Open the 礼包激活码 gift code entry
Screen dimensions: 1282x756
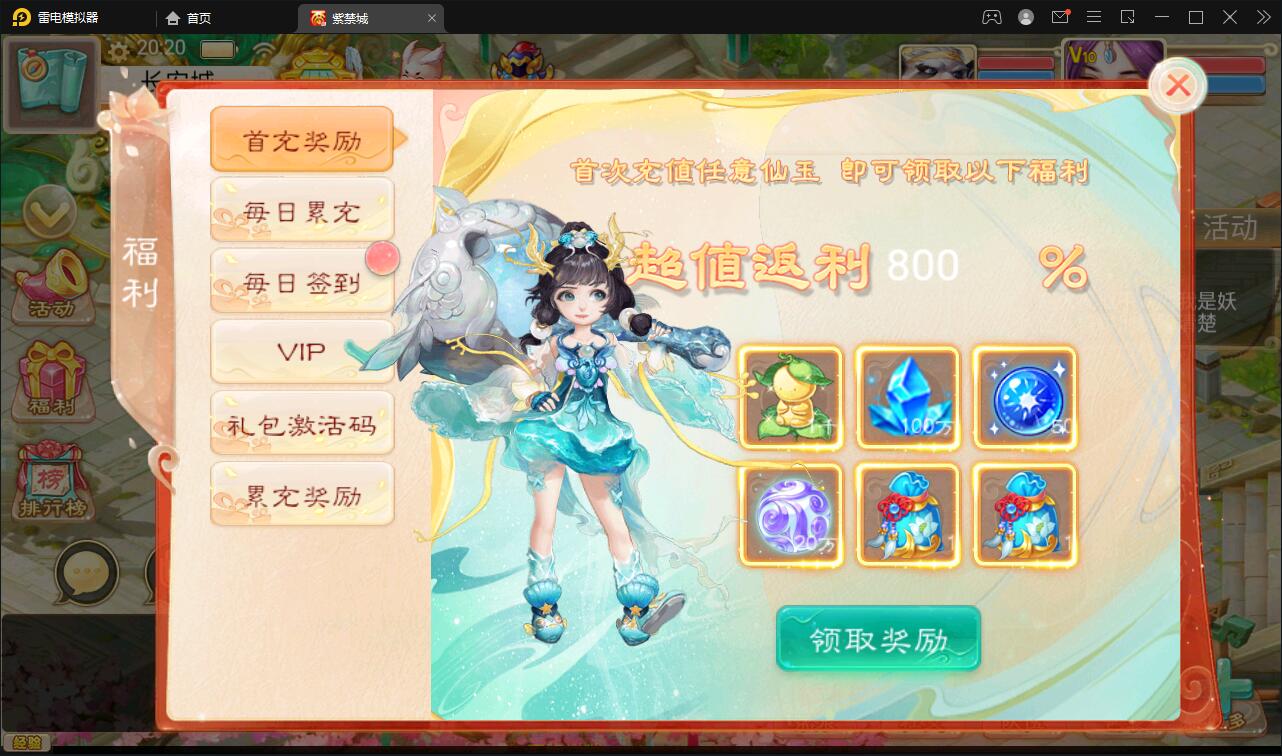[301, 423]
